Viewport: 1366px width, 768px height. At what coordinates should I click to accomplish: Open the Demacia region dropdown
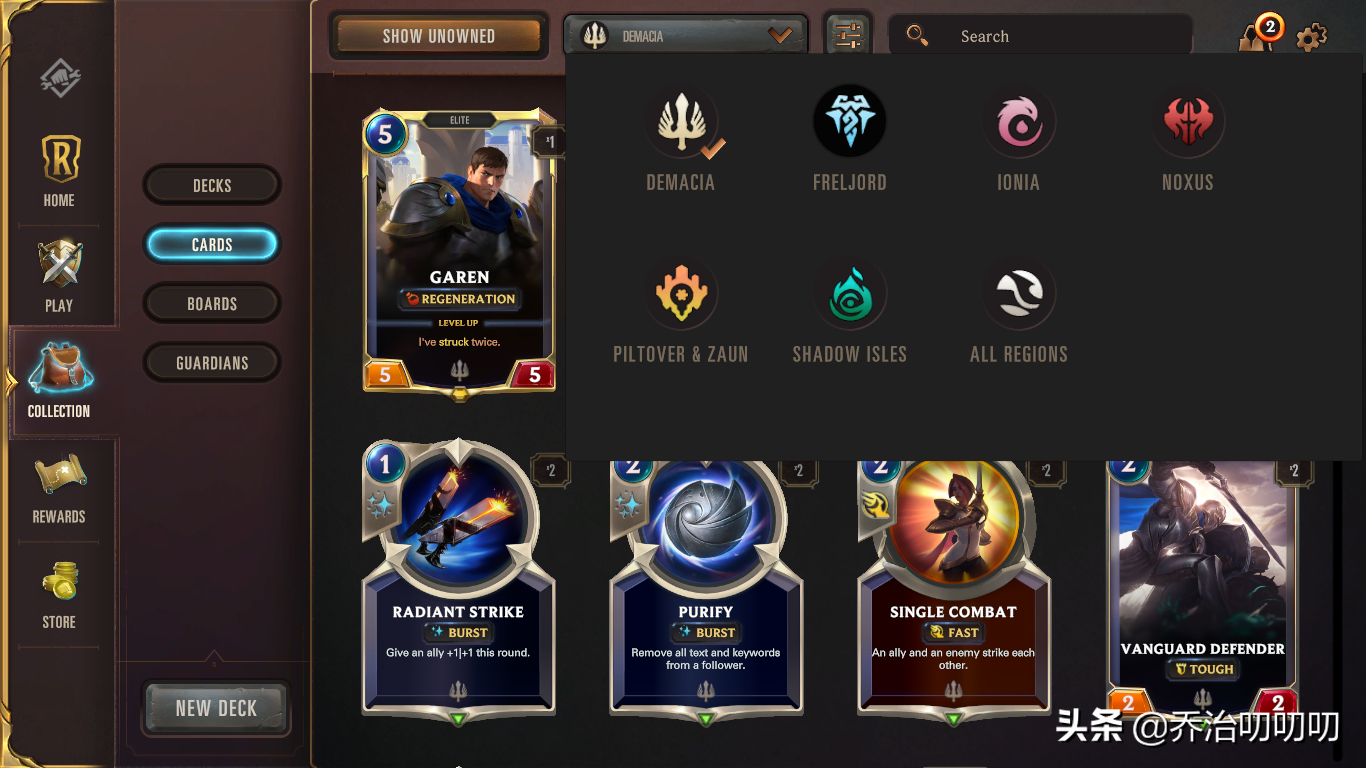pos(686,36)
